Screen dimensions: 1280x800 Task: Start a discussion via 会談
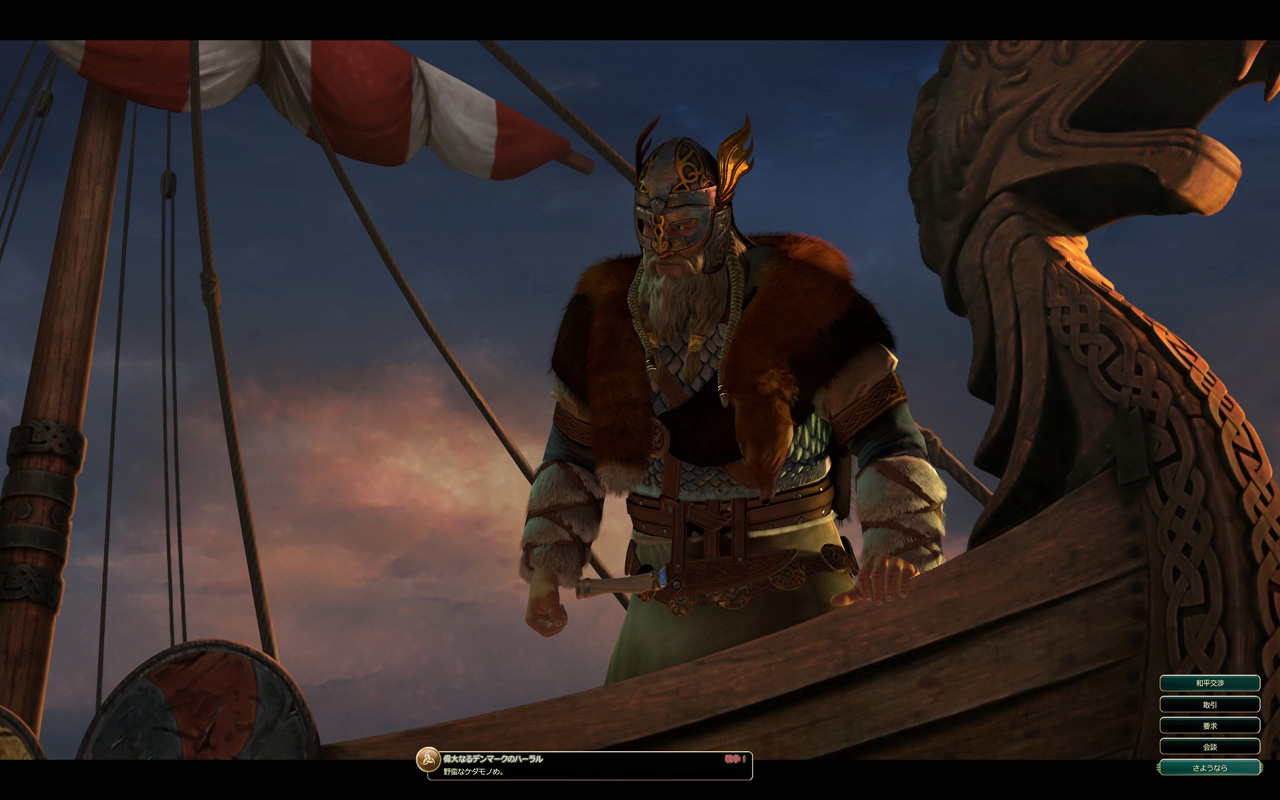coord(1209,746)
